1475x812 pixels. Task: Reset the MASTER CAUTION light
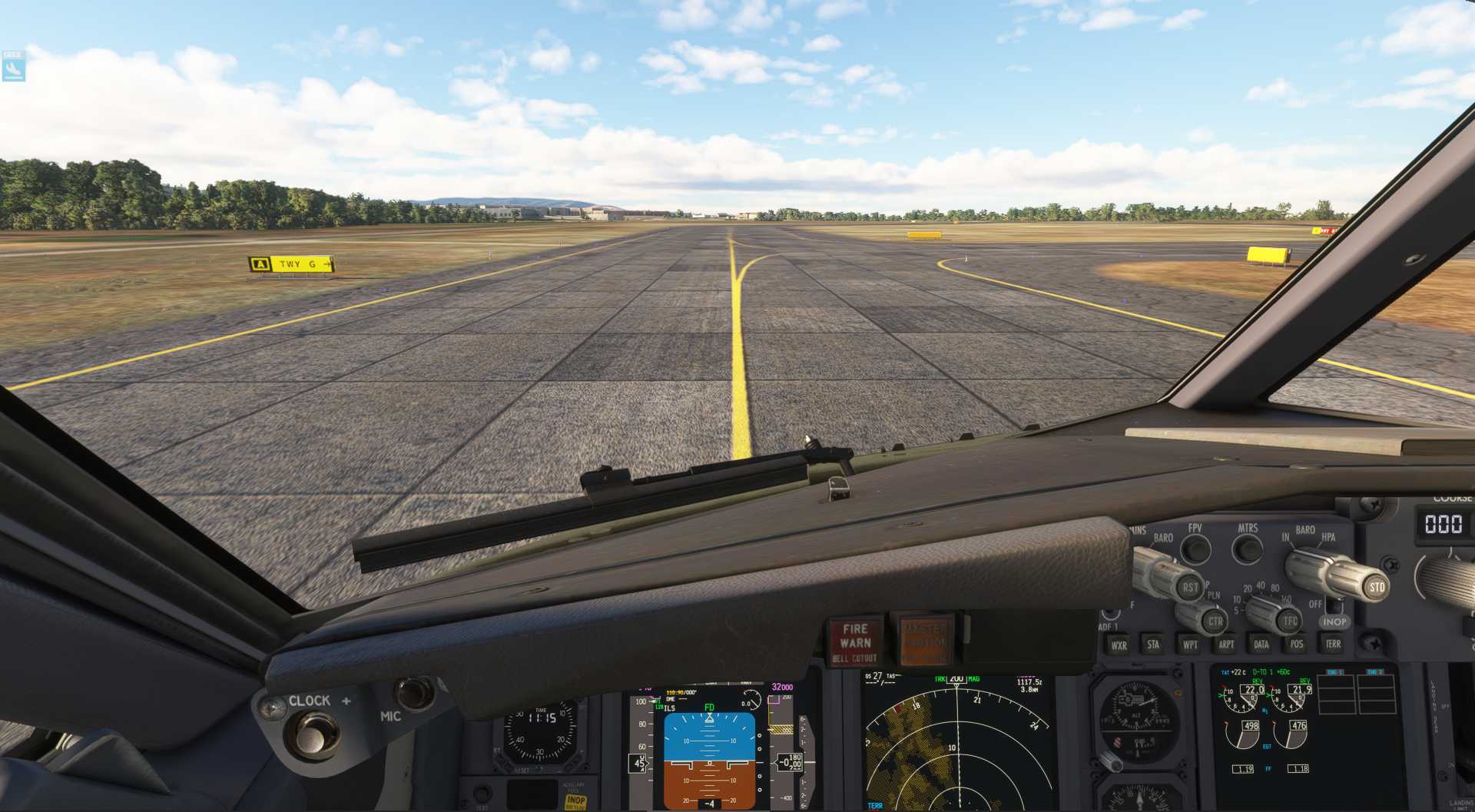pyautogui.click(x=924, y=639)
